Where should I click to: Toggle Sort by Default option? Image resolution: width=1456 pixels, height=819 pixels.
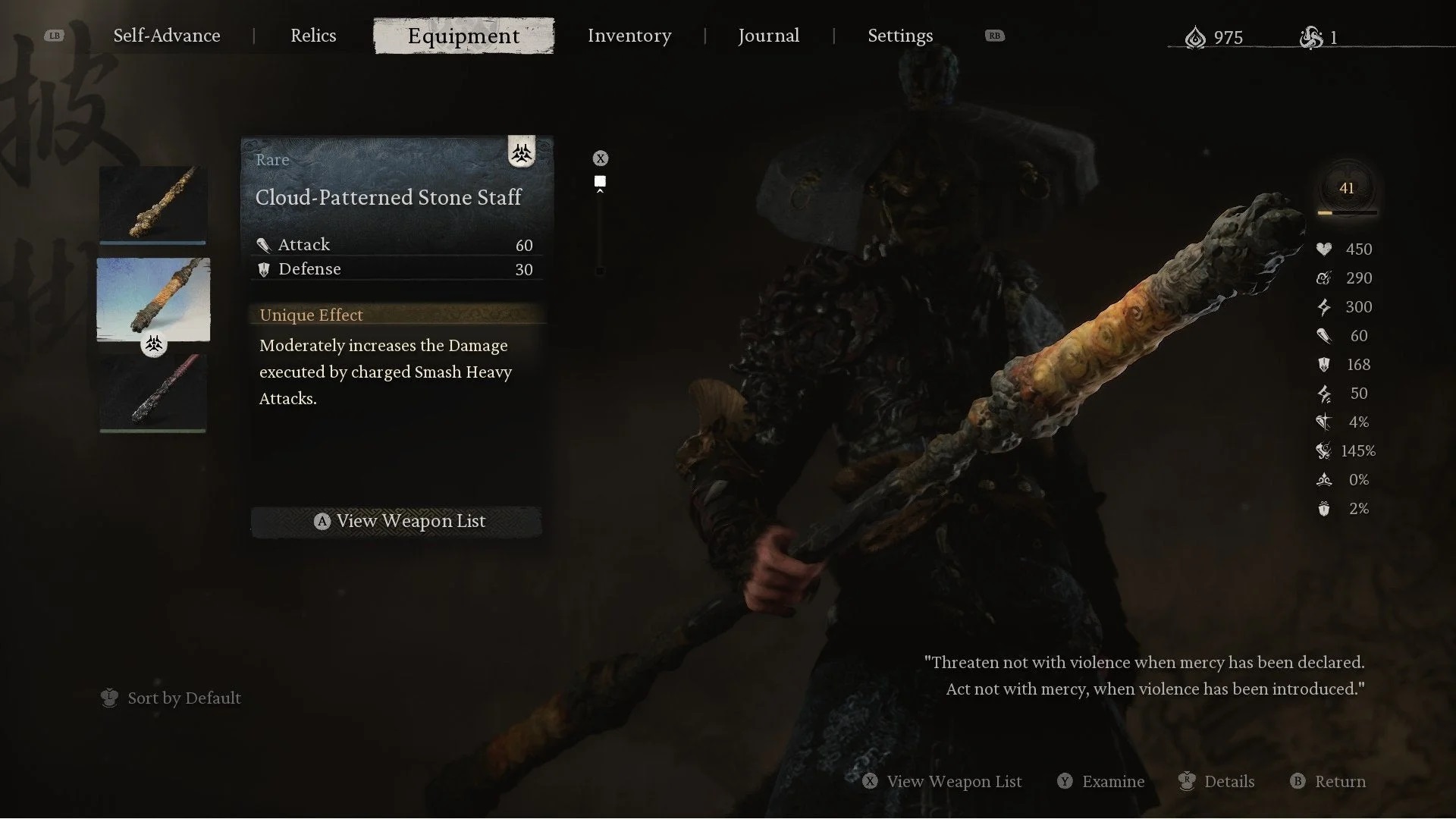(x=171, y=698)
